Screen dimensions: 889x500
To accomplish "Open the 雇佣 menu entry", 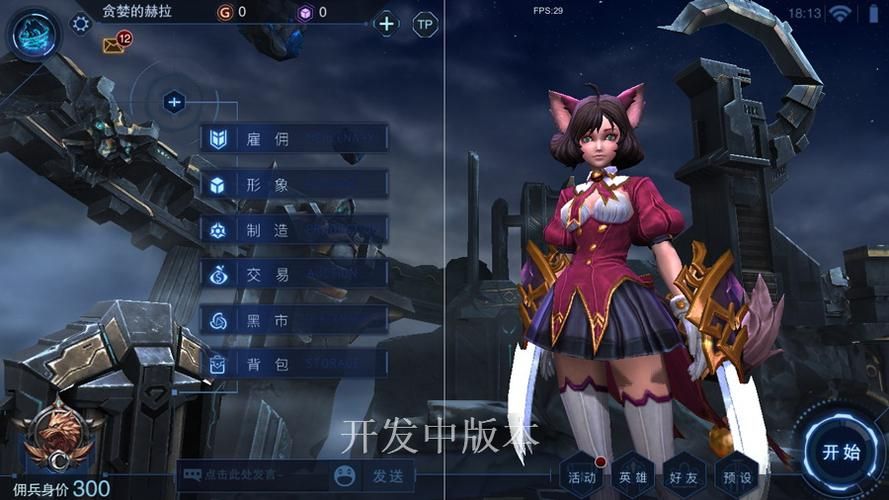I will click(x=294, y=139).
